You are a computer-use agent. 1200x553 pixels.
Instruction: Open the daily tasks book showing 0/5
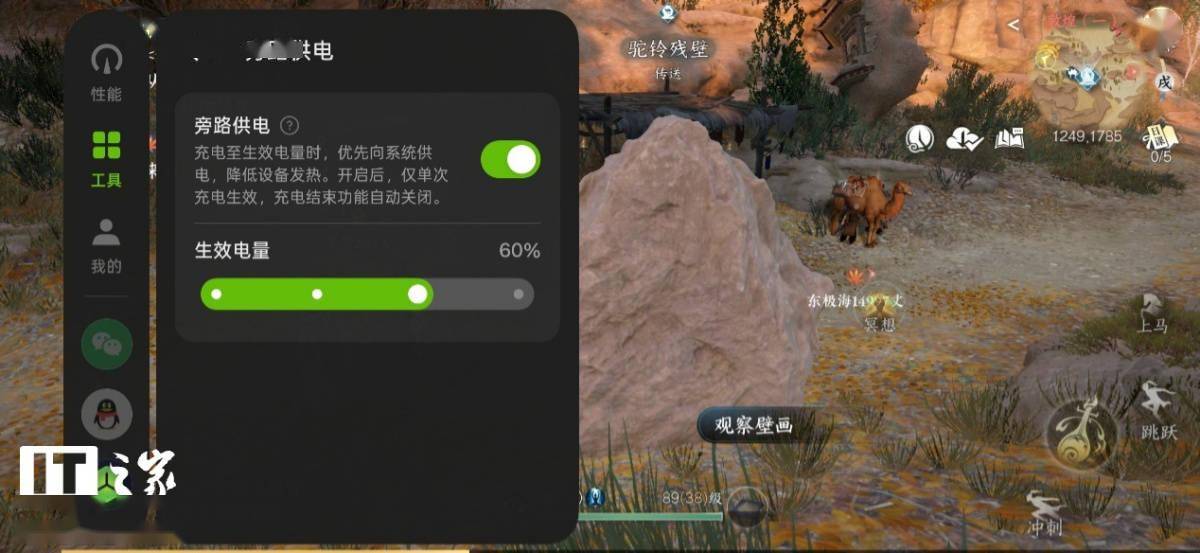pos(1160,141)
